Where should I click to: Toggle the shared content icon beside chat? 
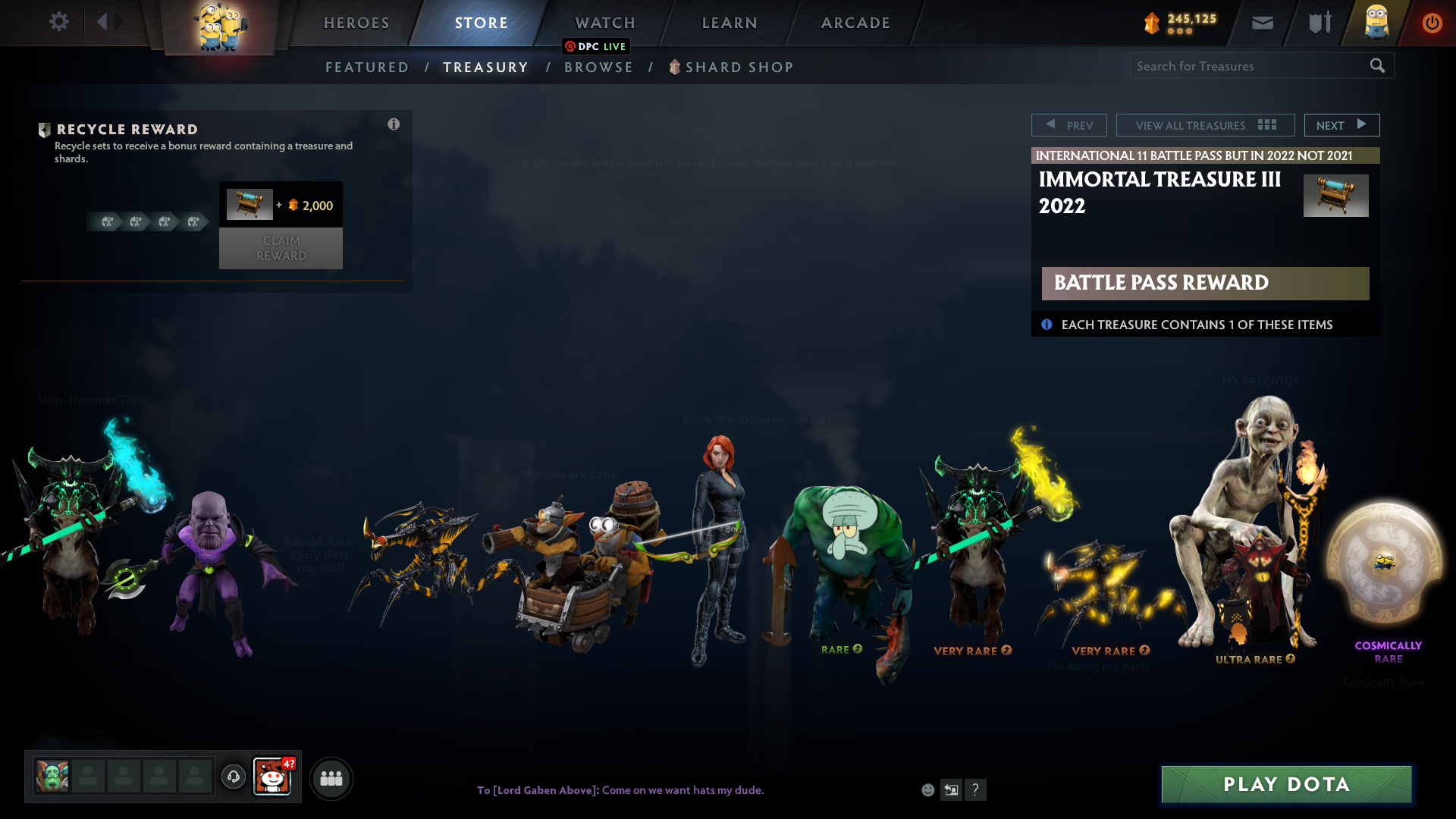point(951,790)
